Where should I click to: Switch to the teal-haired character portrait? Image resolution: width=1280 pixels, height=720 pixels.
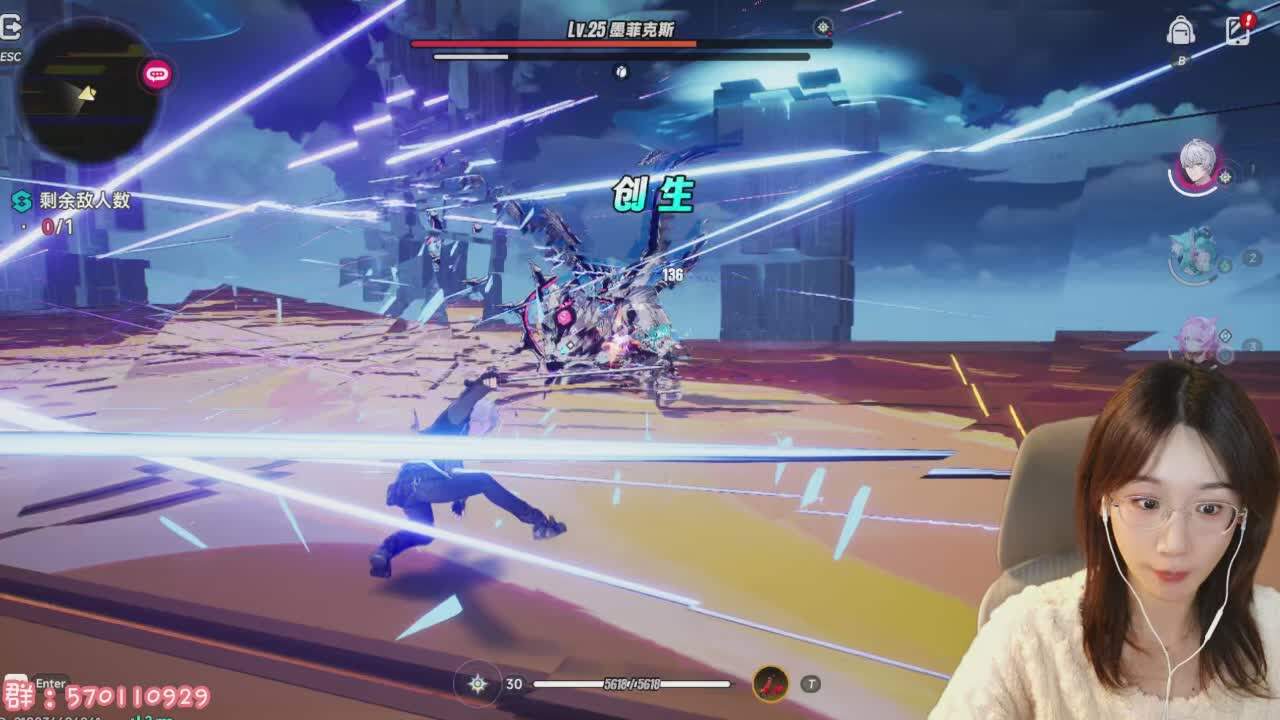[1195, 254]
